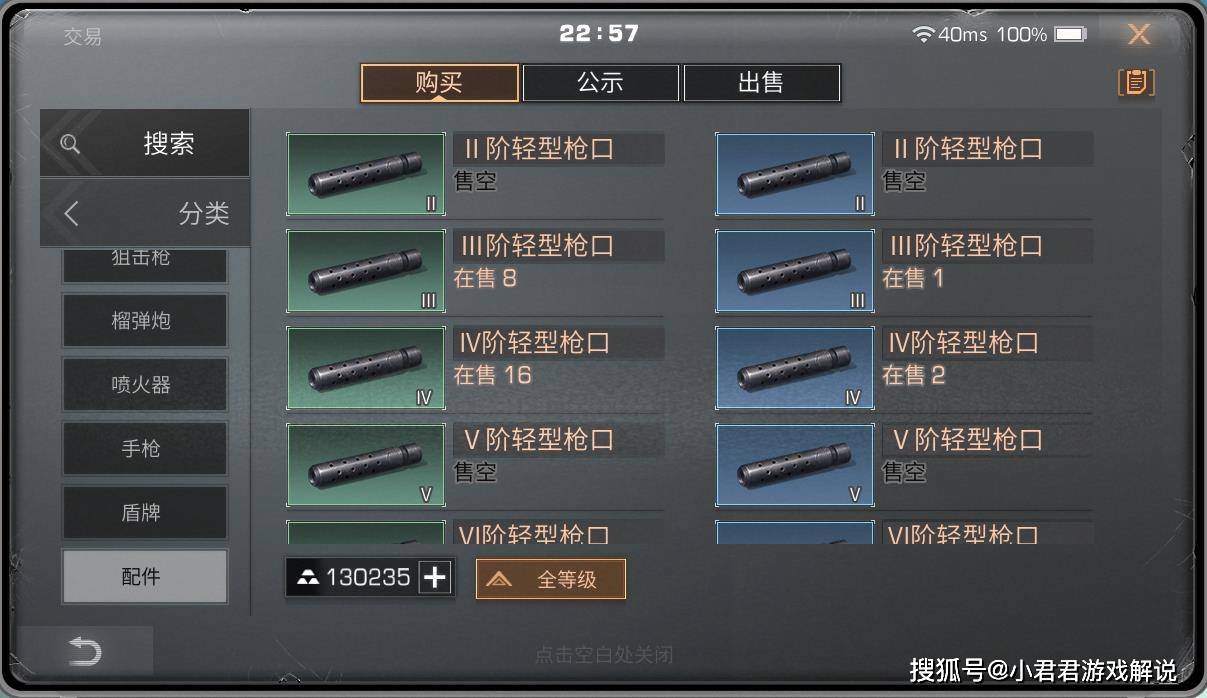The height and width of the screenshot is (698, 1207).
Task: Go back to 分类 categories
Action: (145, 213)
